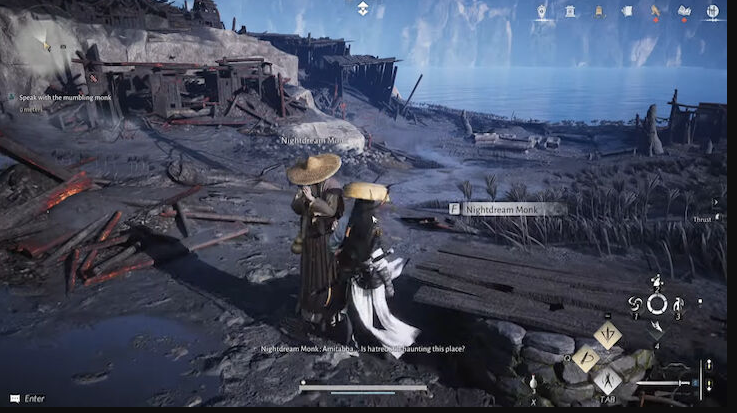This screenshot has height=413, width=737.
Task: Use the gourd healing item
Action: 533,382
